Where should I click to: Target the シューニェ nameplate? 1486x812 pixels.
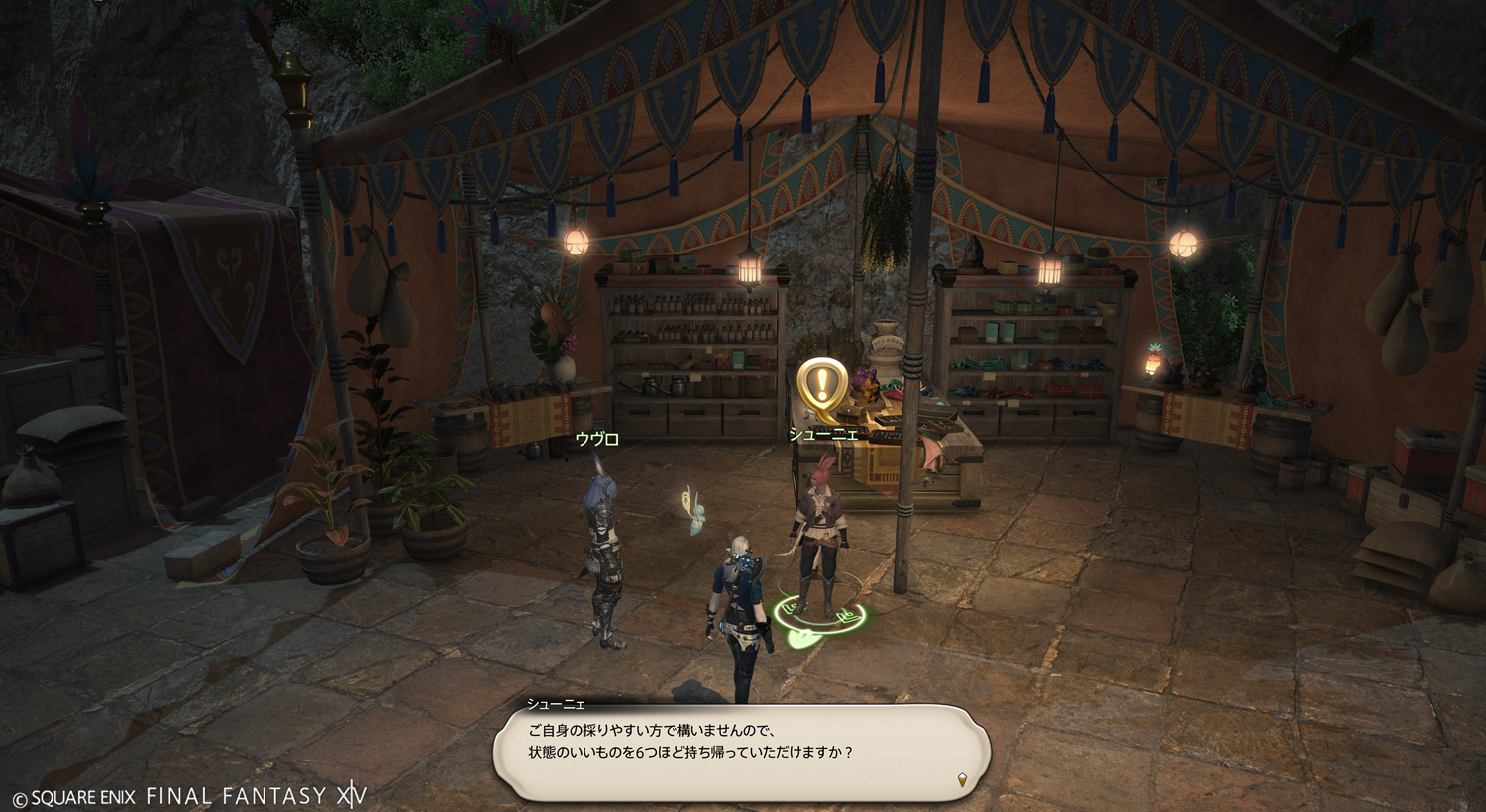pyautogui.click(x=822, y=434)
